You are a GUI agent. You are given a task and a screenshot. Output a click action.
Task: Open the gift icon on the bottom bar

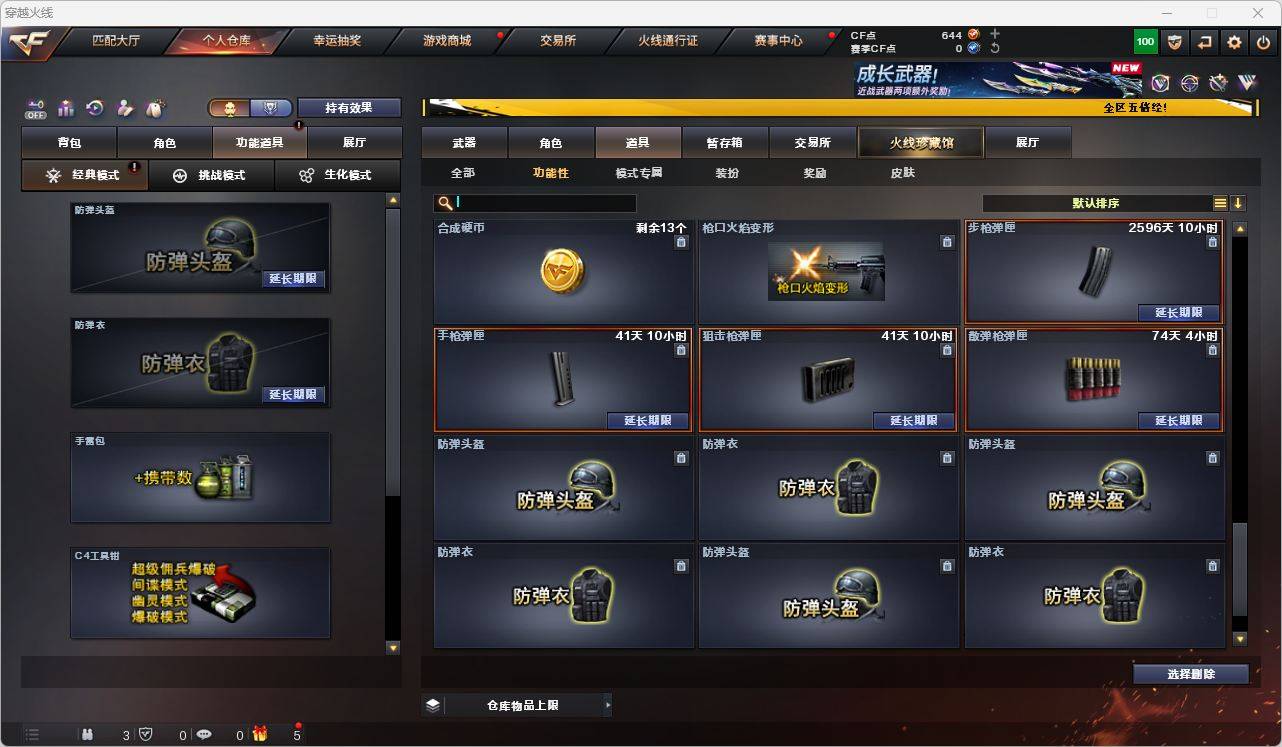coord(260,733)
